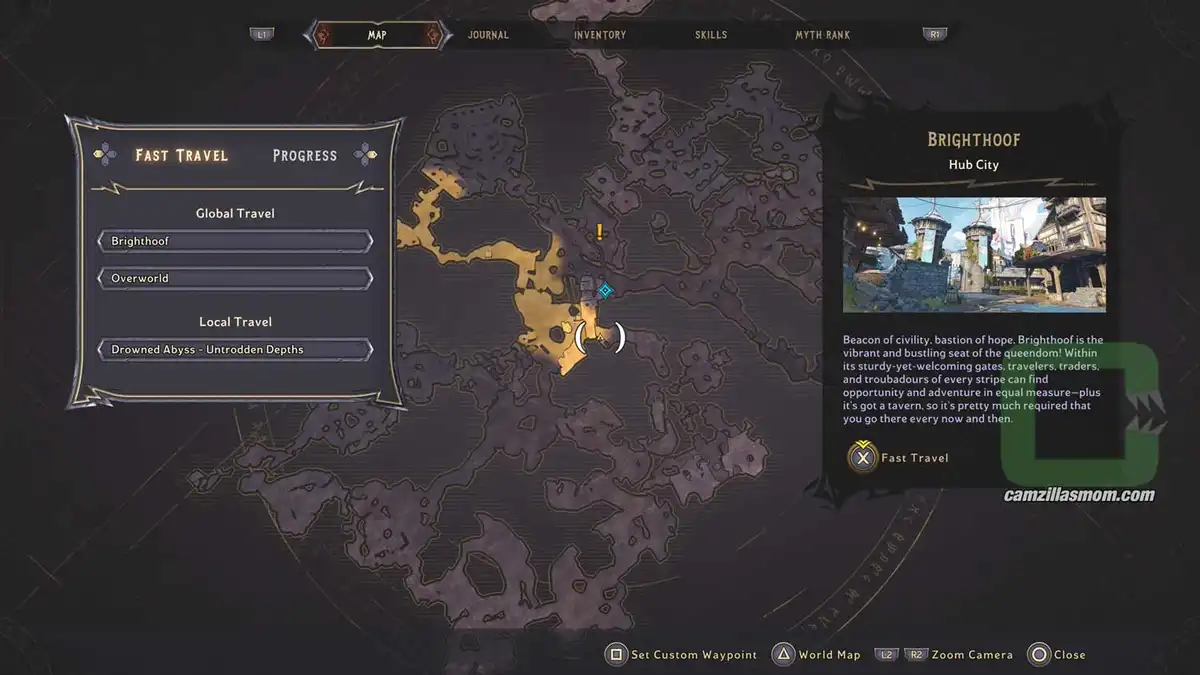The width and height of the screenshot is (1200, 675).
Task: Switch to the Map tab
Action: click(377, 35)
